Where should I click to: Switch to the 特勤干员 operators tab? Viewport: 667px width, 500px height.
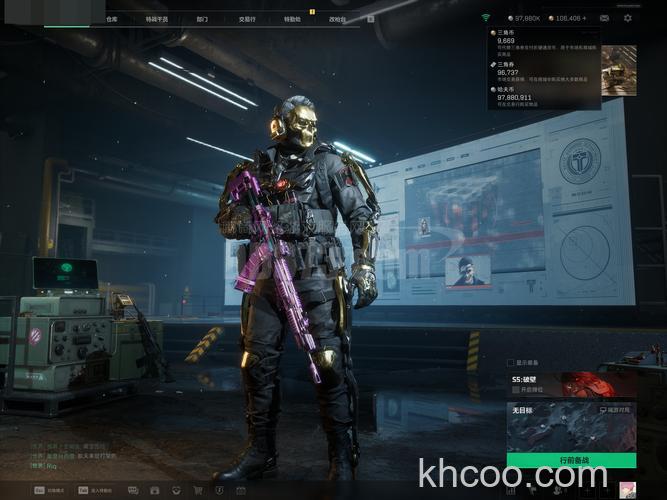pyautogui.click(x=157, y=19)
